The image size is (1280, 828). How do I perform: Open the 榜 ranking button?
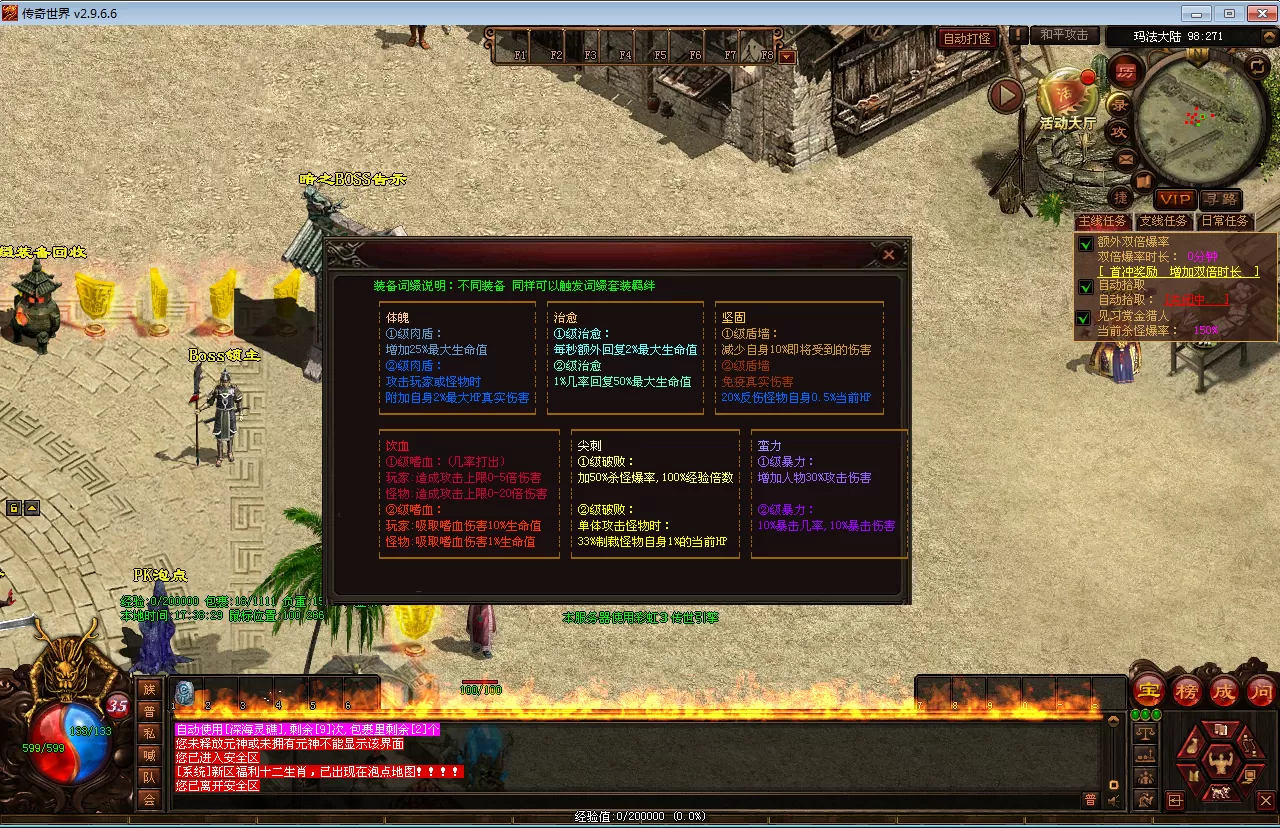(x=1186, y=690)
